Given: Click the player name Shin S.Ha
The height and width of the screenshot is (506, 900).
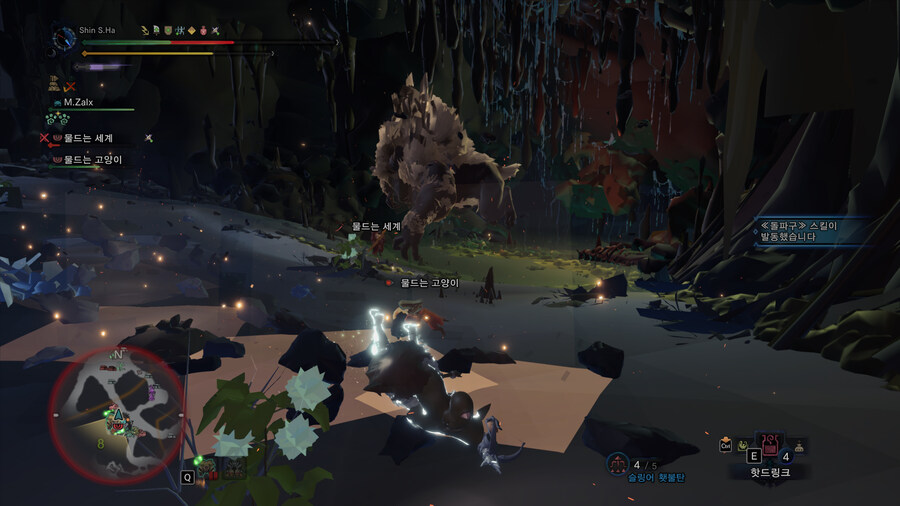Looking at the screenshot, I should pyautogui.click(x=97, y=30).
